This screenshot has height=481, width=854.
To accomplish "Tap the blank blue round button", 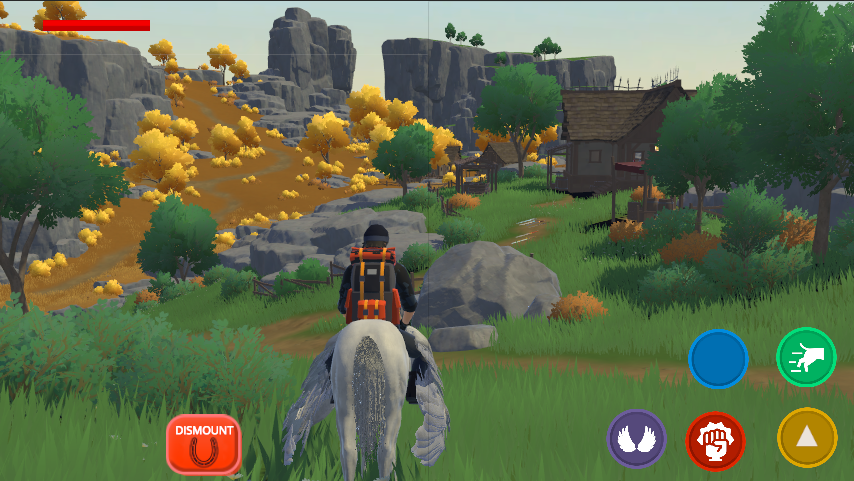I will pos(718,359).
